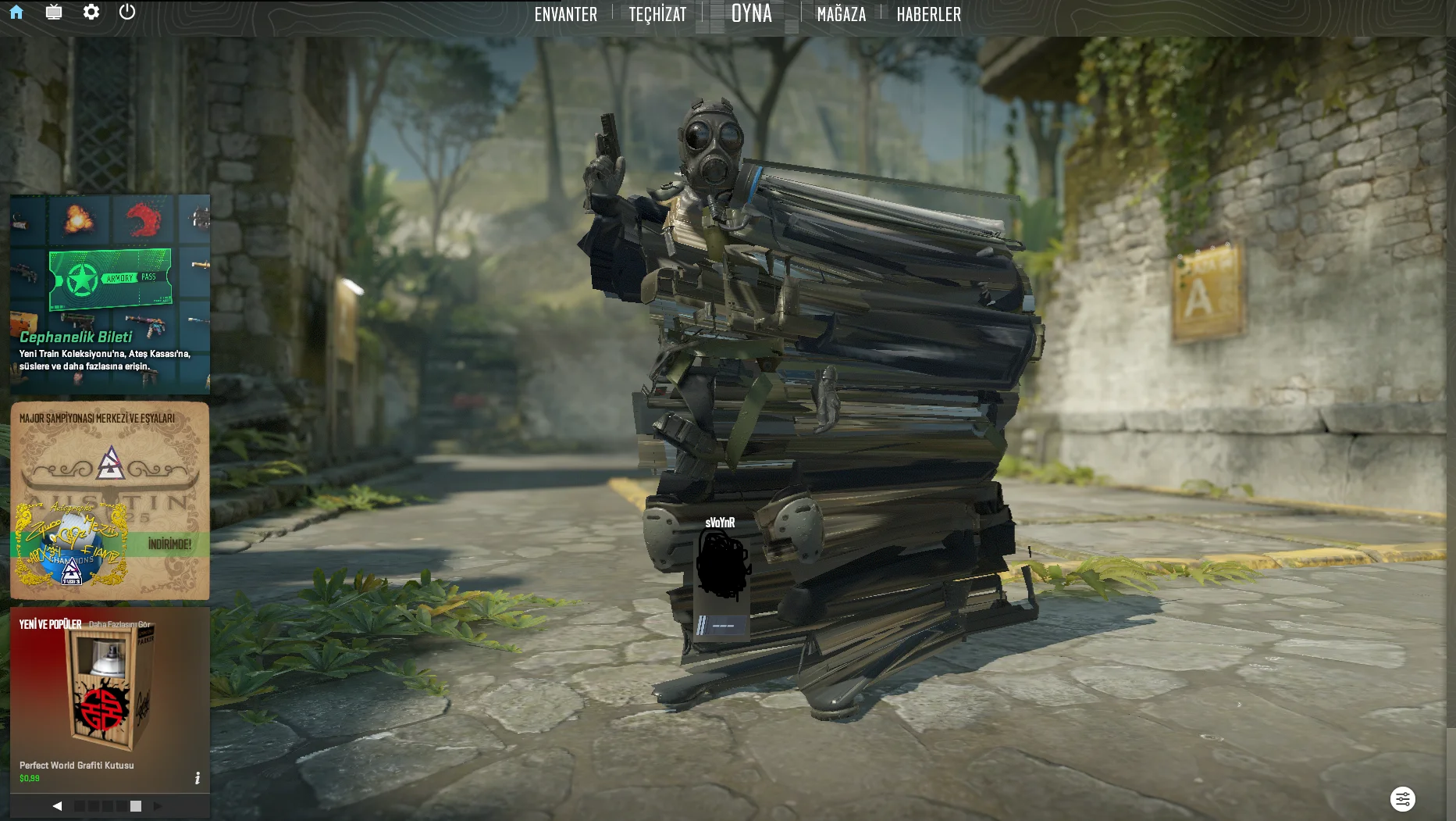Viewport: 1456px width, 821px height.
Task: Select the sVoYnR player name label
Action: point(720,523)
